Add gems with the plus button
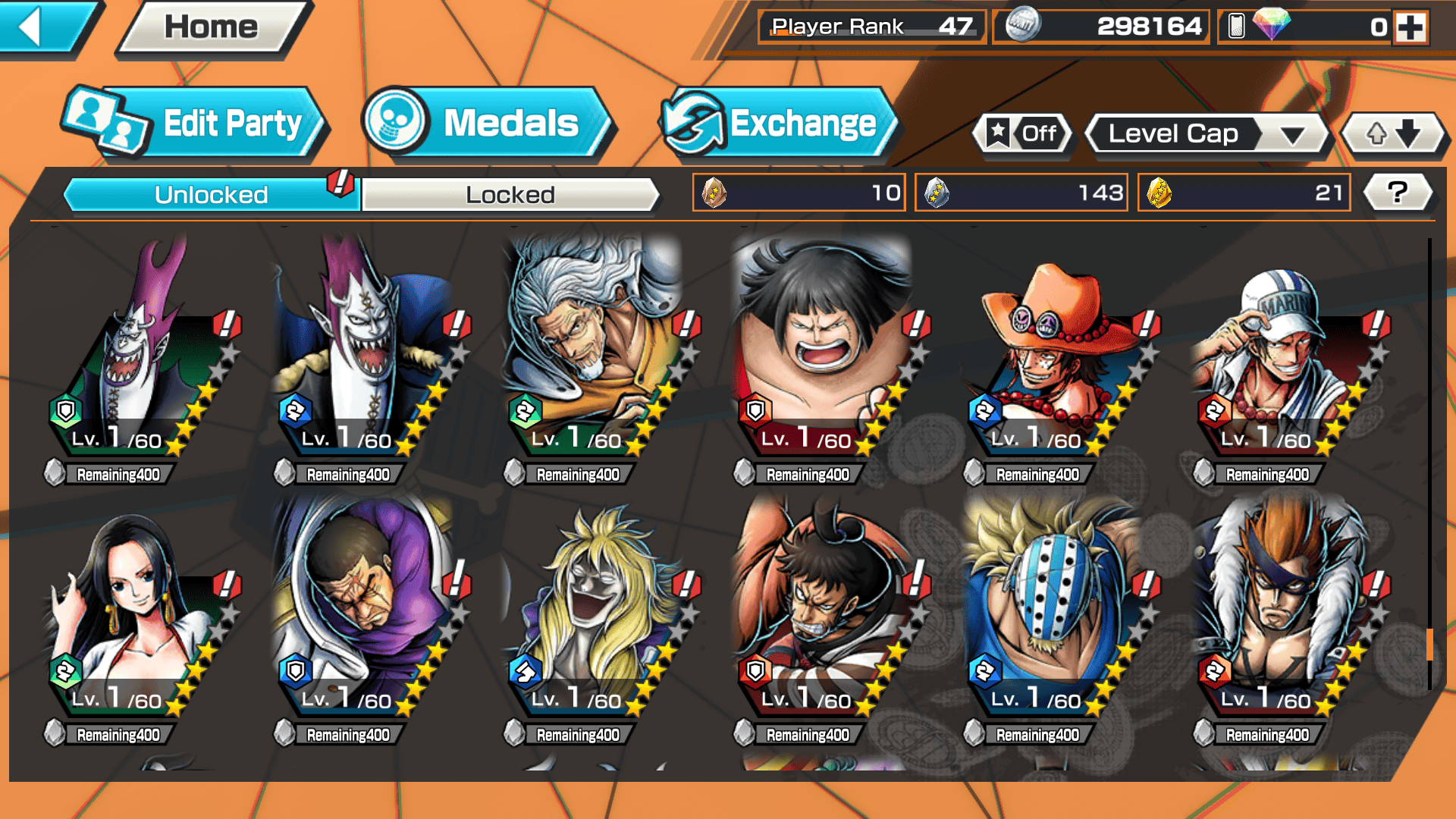The image size is (1456, 819). [x=1410, y=27]
